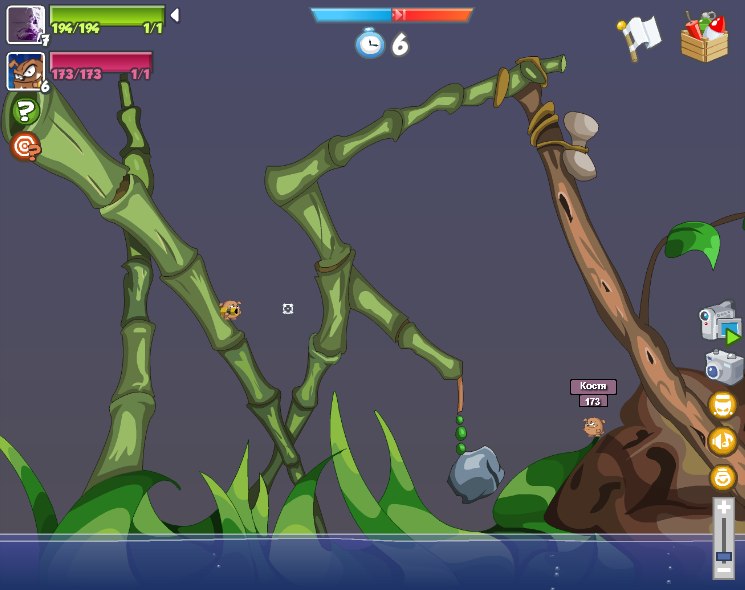Select the brown worm player avatar
This screenshot has height=590, width=745.
[25, 71]
